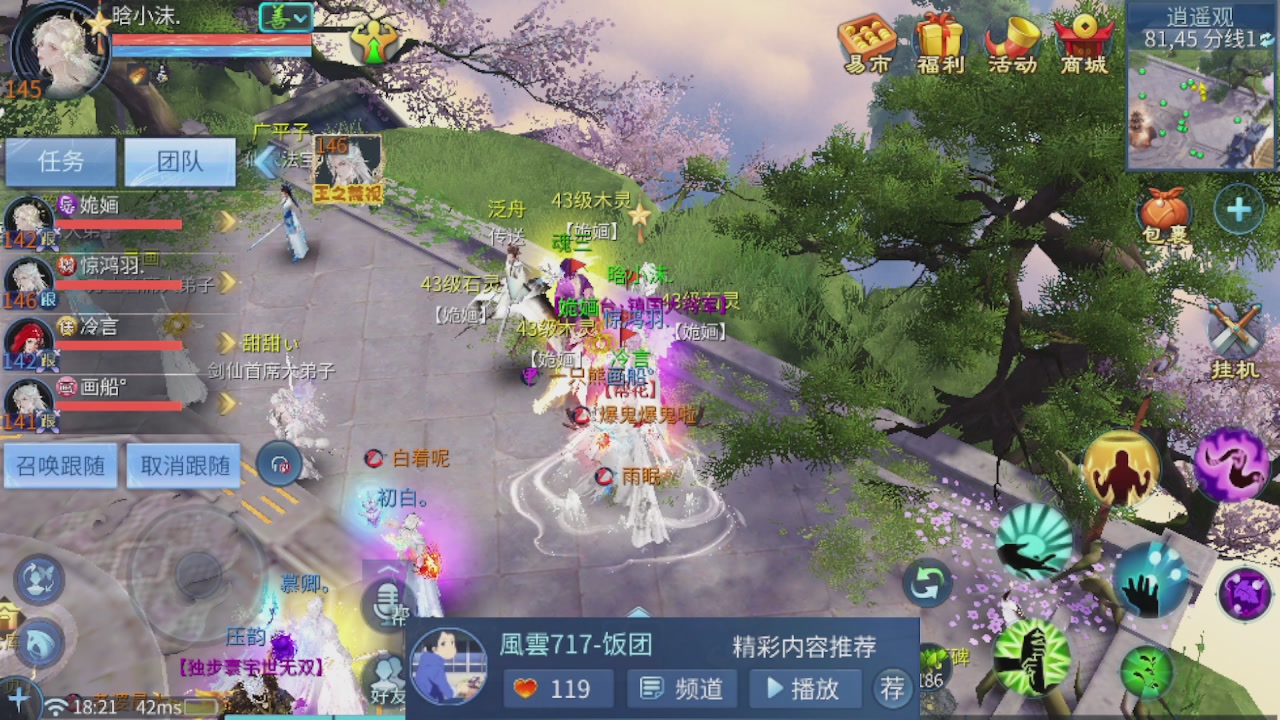The image size is (1280, 720).
Task: Switch to the 团队 tab
Action: pyautogui.click(x=180, y=162)
